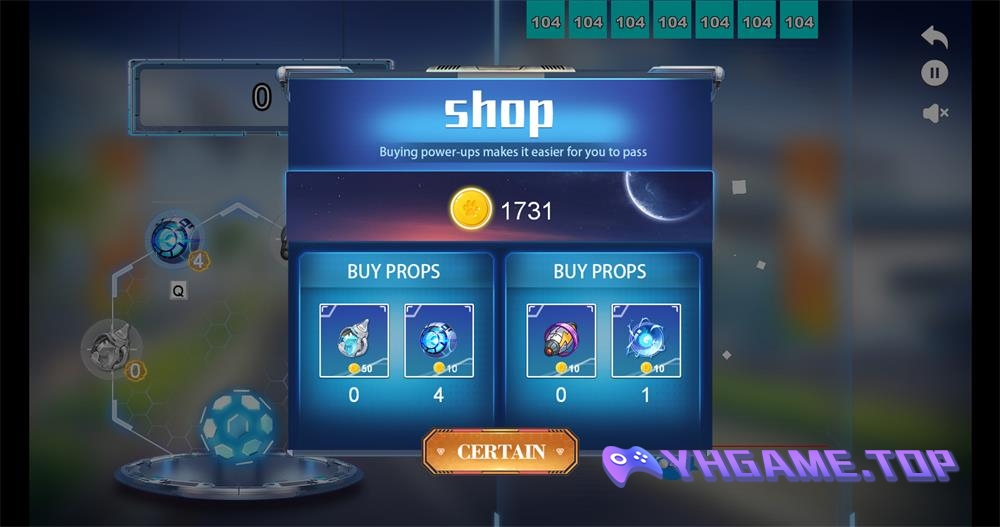Pause the game with the pause icon
This screenshot has width=1000, height=527.
[x=934, y=73]
